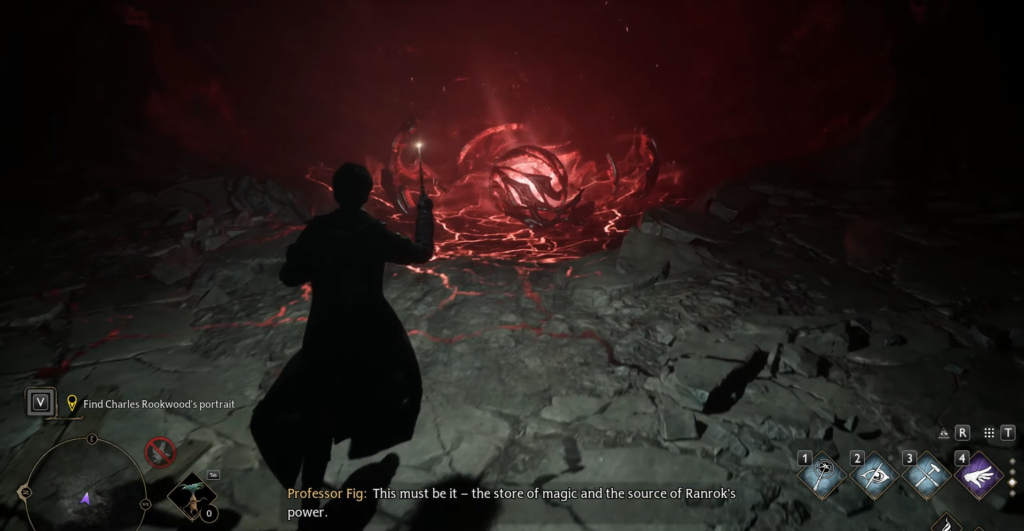Click the yellow quest marker icon
Screen dimensions: 1024x531
(72, 403)
